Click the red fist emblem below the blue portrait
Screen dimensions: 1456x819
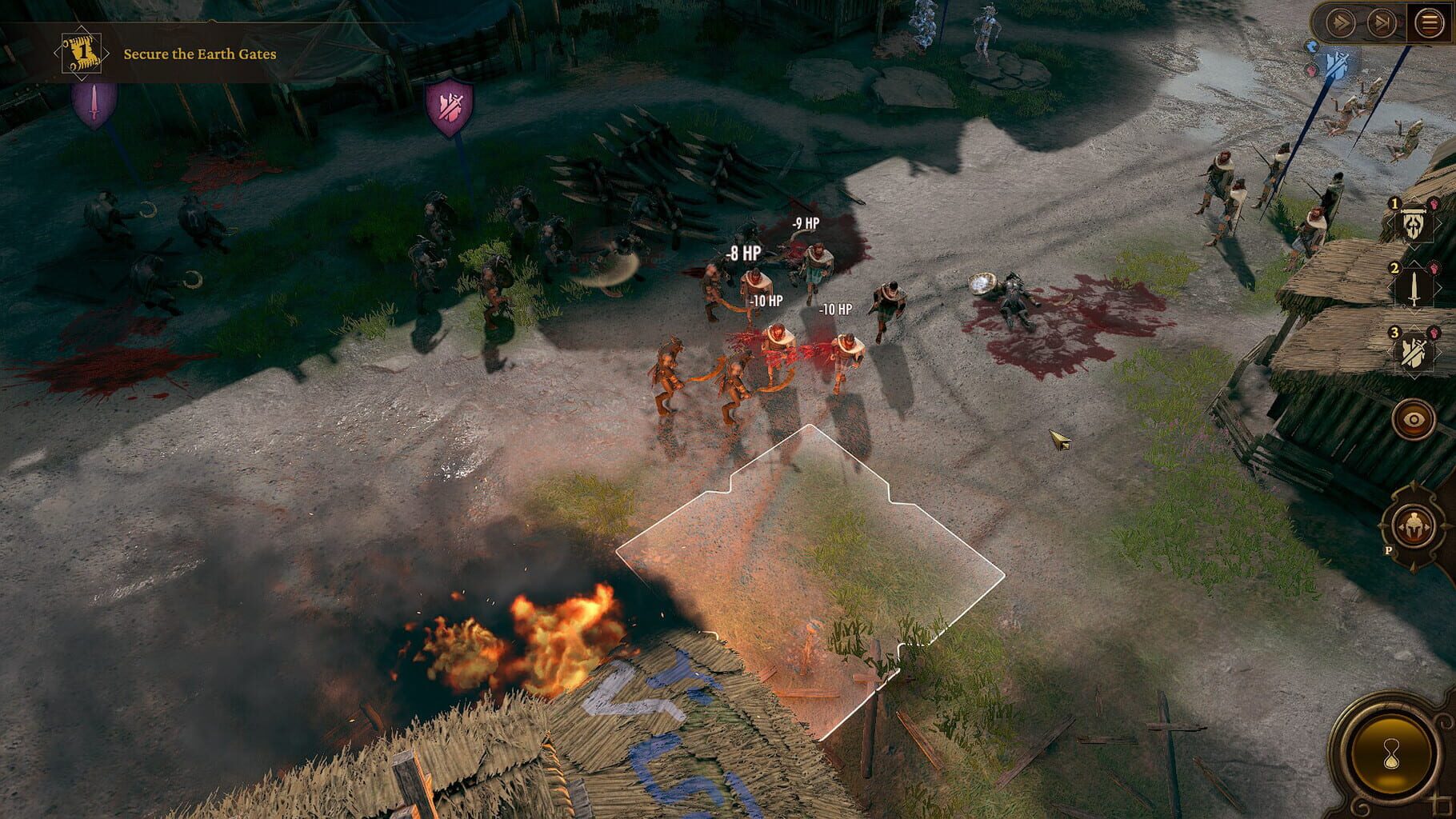click(1311, 70)
